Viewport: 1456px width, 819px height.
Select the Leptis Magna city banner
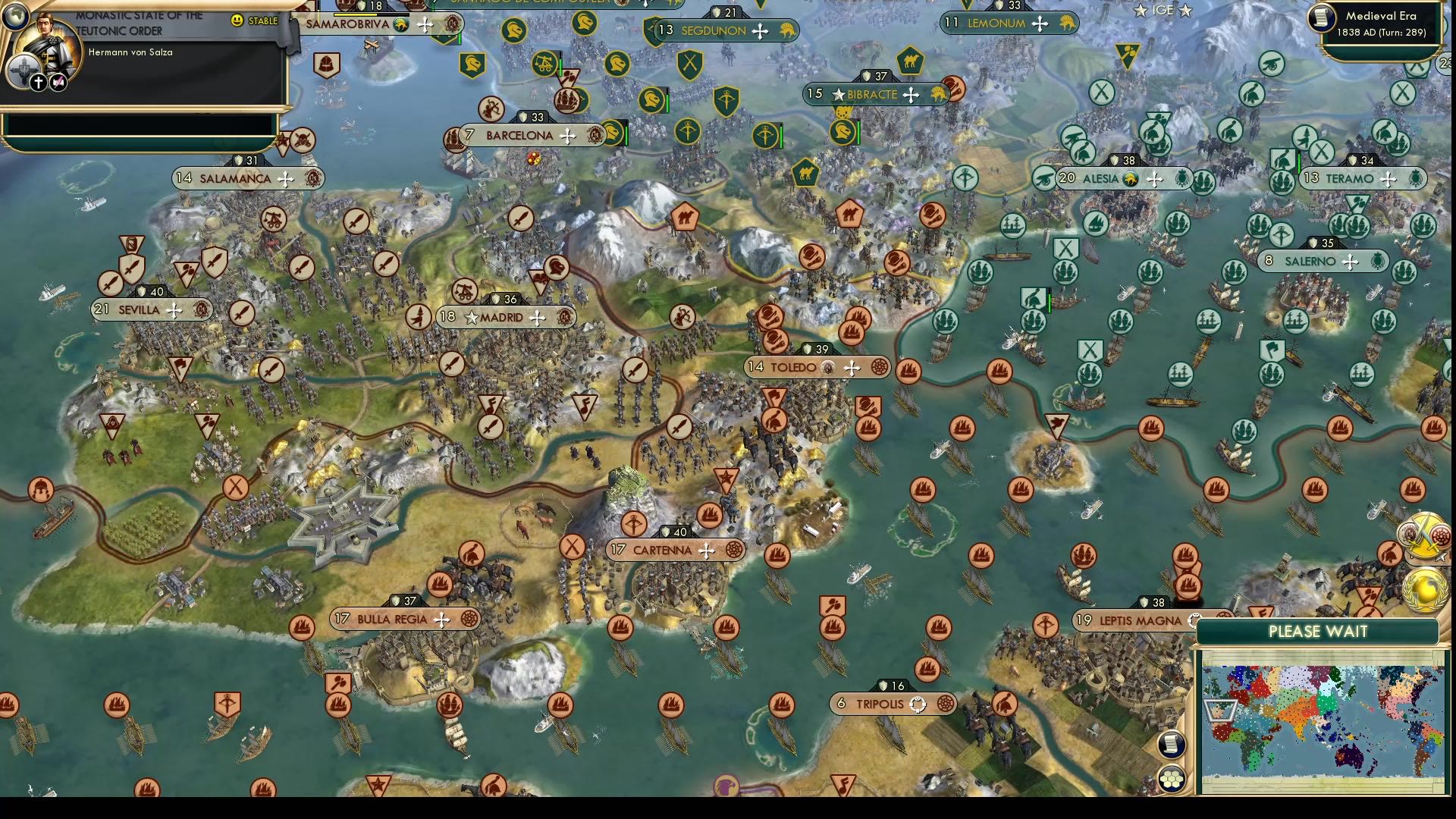pos(1130,620)
